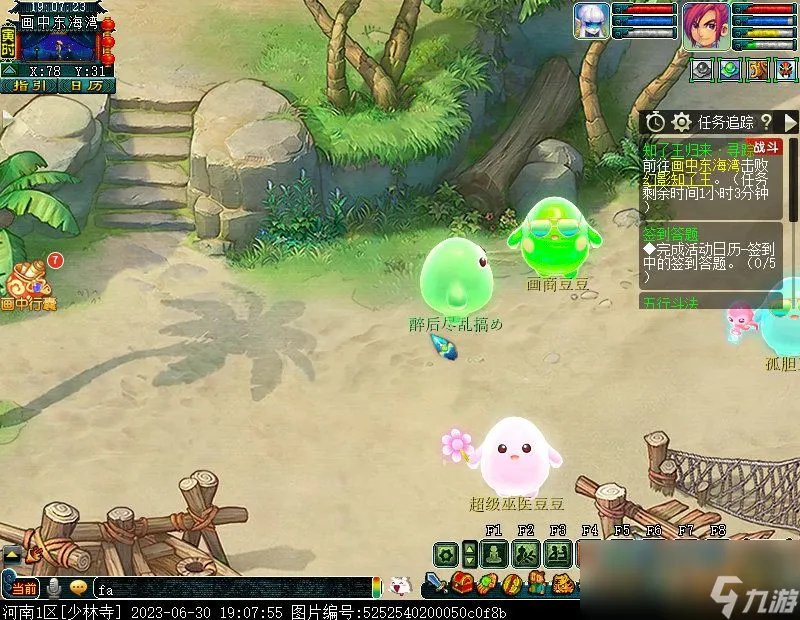This screenshot has height=620, width=800.
Task: Open the 画中行囊 bag icon
Action: pos(30,282)
